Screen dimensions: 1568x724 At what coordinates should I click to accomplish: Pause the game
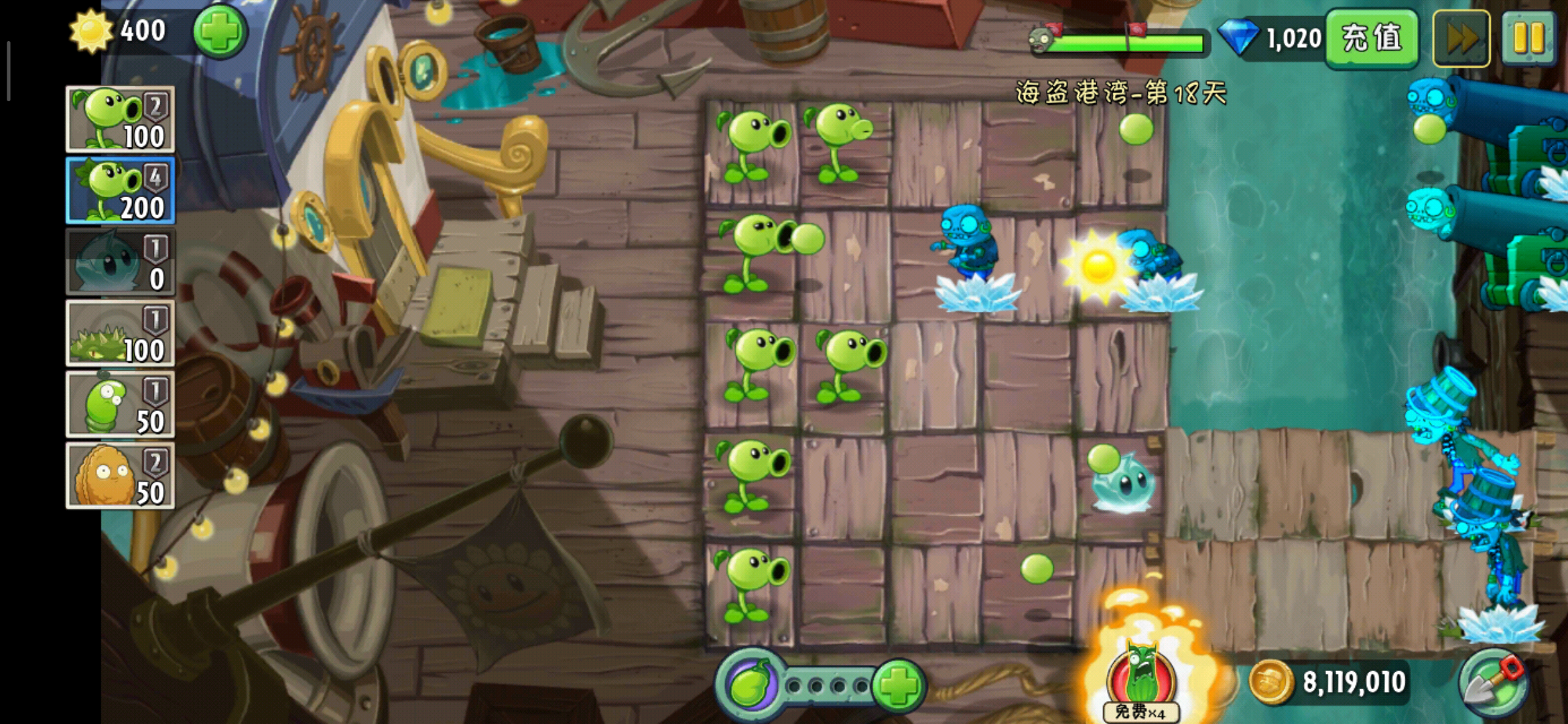(1528, 38)
